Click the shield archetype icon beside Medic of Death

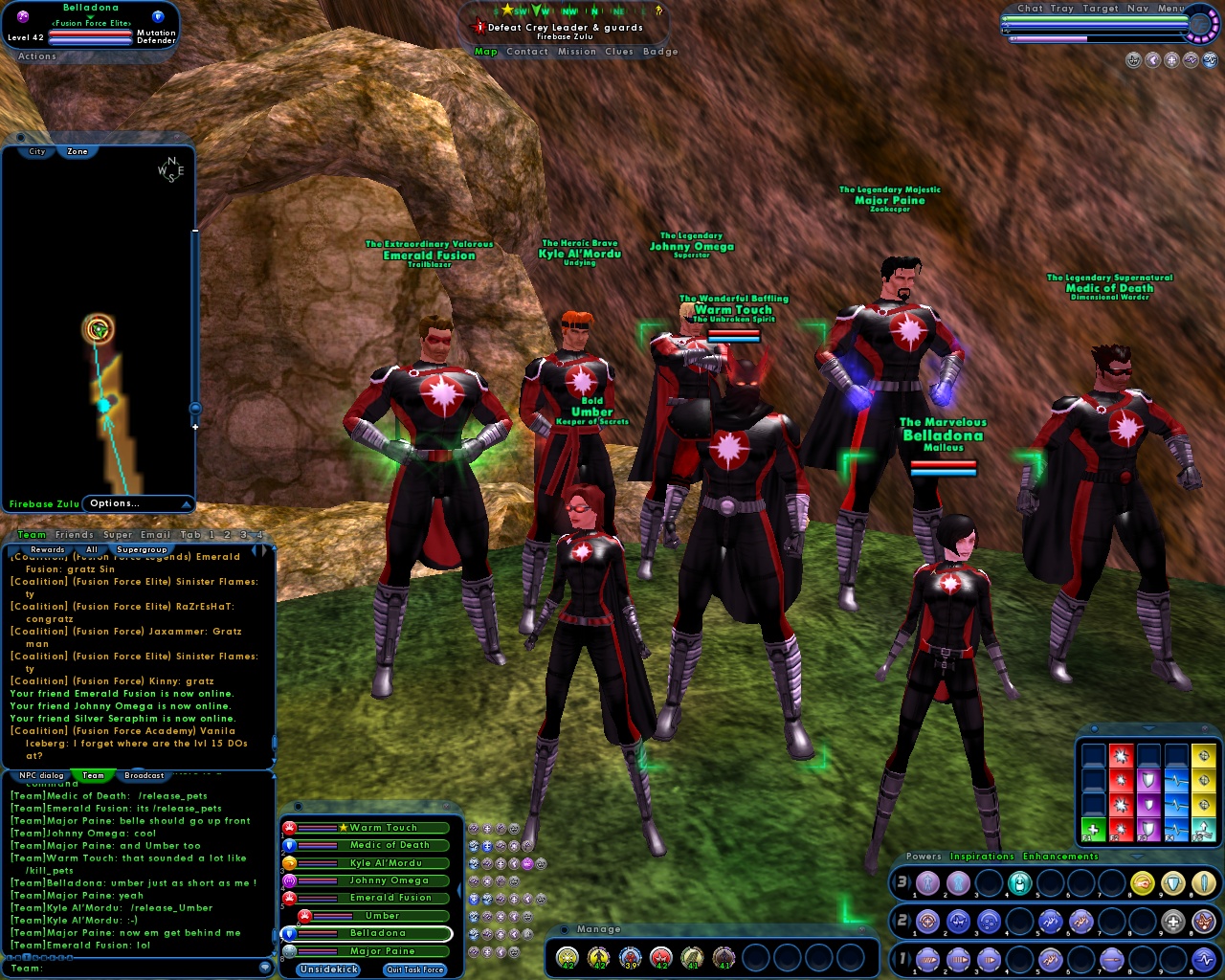(x=290, y=845)
